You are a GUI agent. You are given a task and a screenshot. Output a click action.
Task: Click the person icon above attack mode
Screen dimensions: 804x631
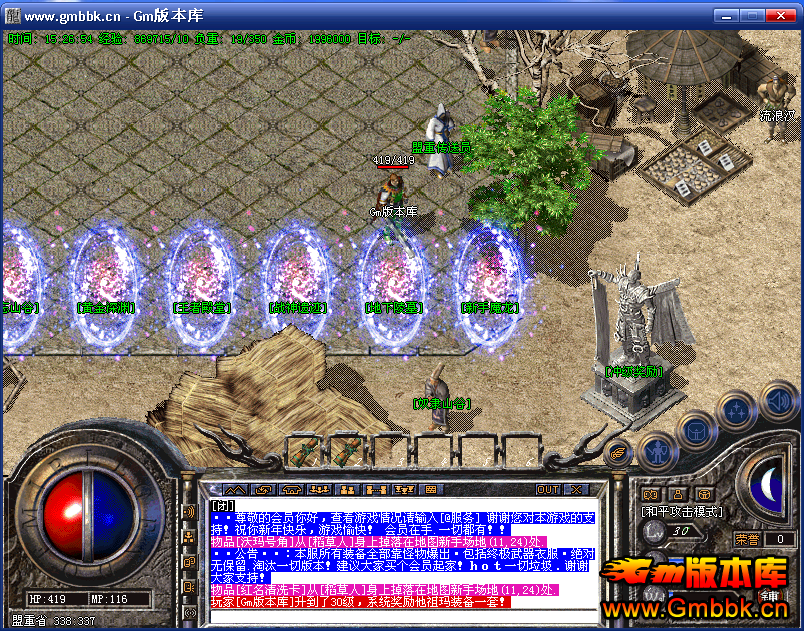coord(677,494)
